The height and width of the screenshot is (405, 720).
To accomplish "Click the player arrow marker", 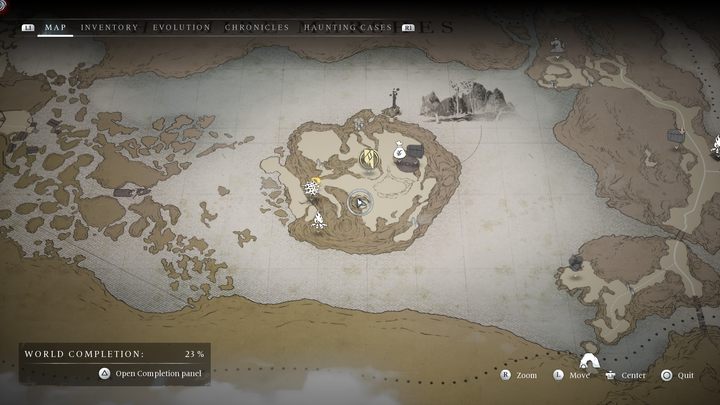I will pos(359,203).
